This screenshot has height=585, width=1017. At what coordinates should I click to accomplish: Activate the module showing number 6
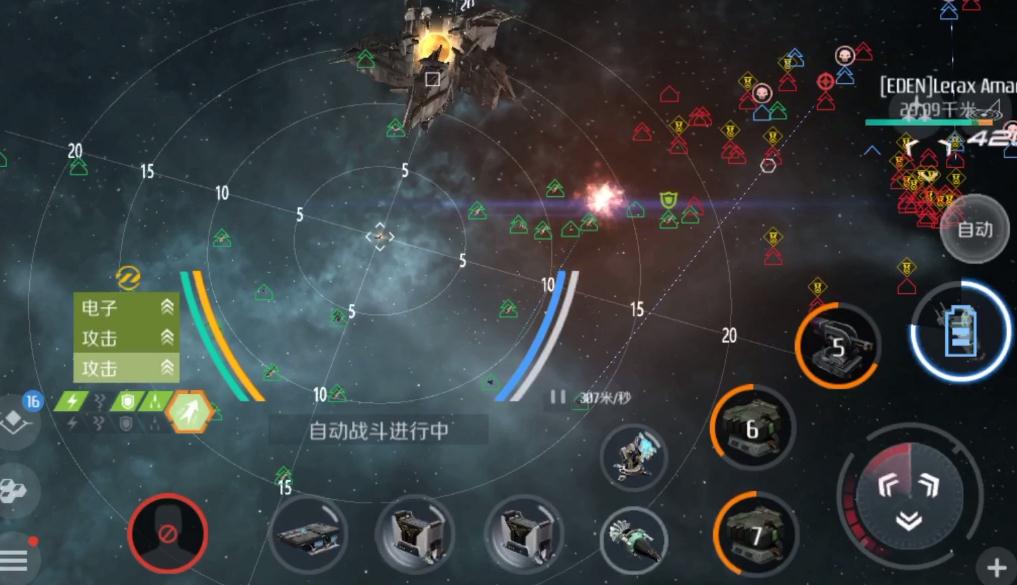(x=752, y=427)
